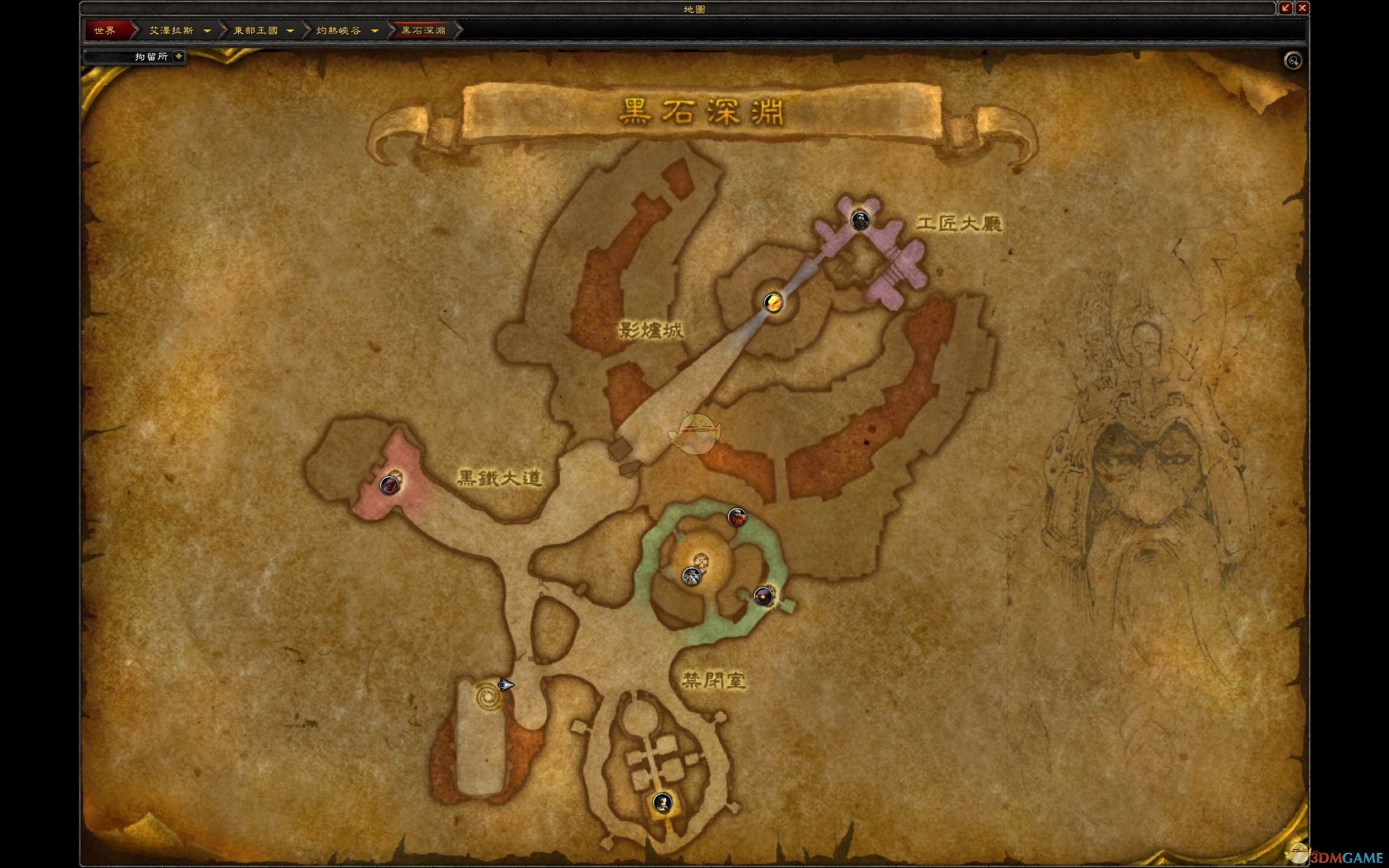Select the boss marker atop the green ring
Image resolution: width=1389 pixels, height=868 pixels.
(x=737, y=516)
